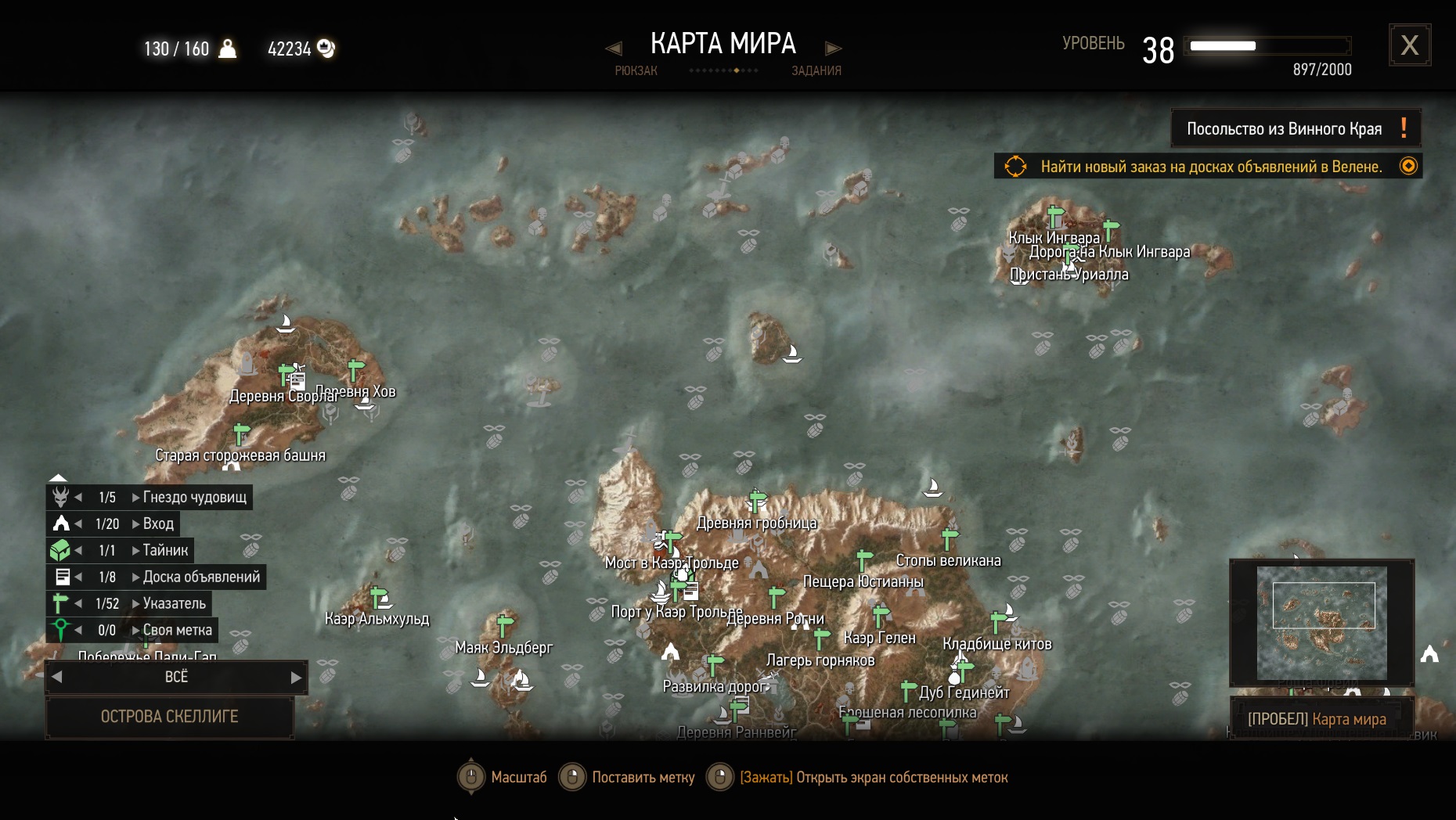The height and width of the screenshot is (820, 1456).
Task: Switch to the Задания tab
Action: point(816,70)
